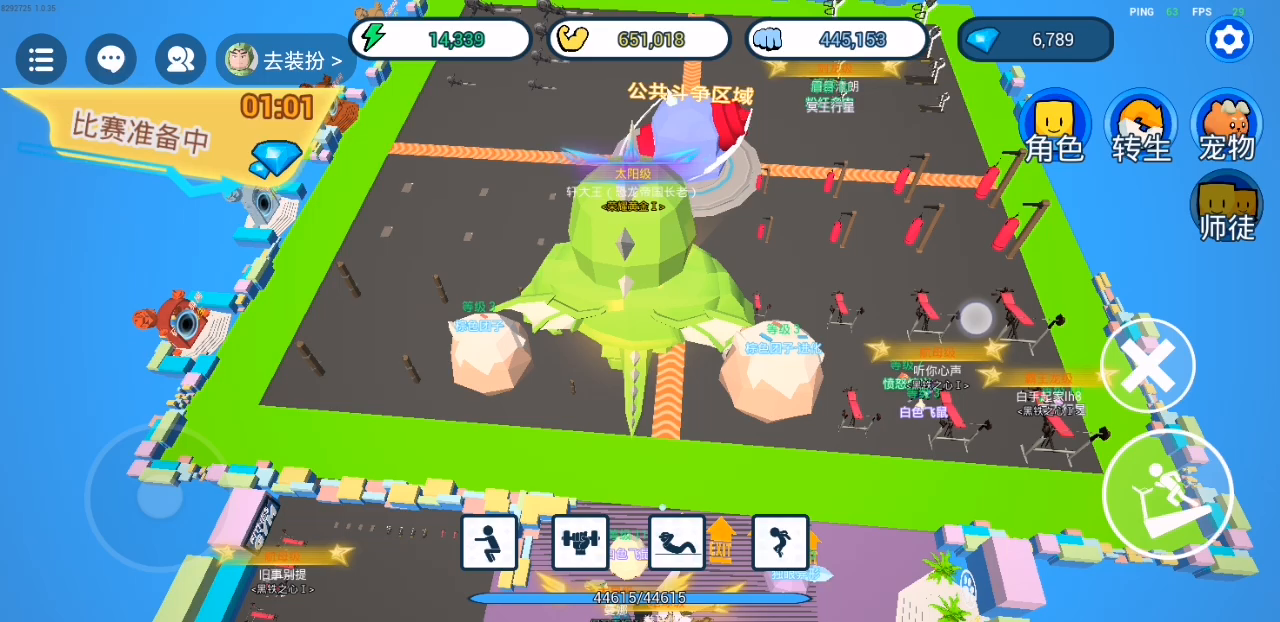This screenshot has height=622, width=1280.
Task: Open the 转生 rebirth menu
Action: 1141,128
